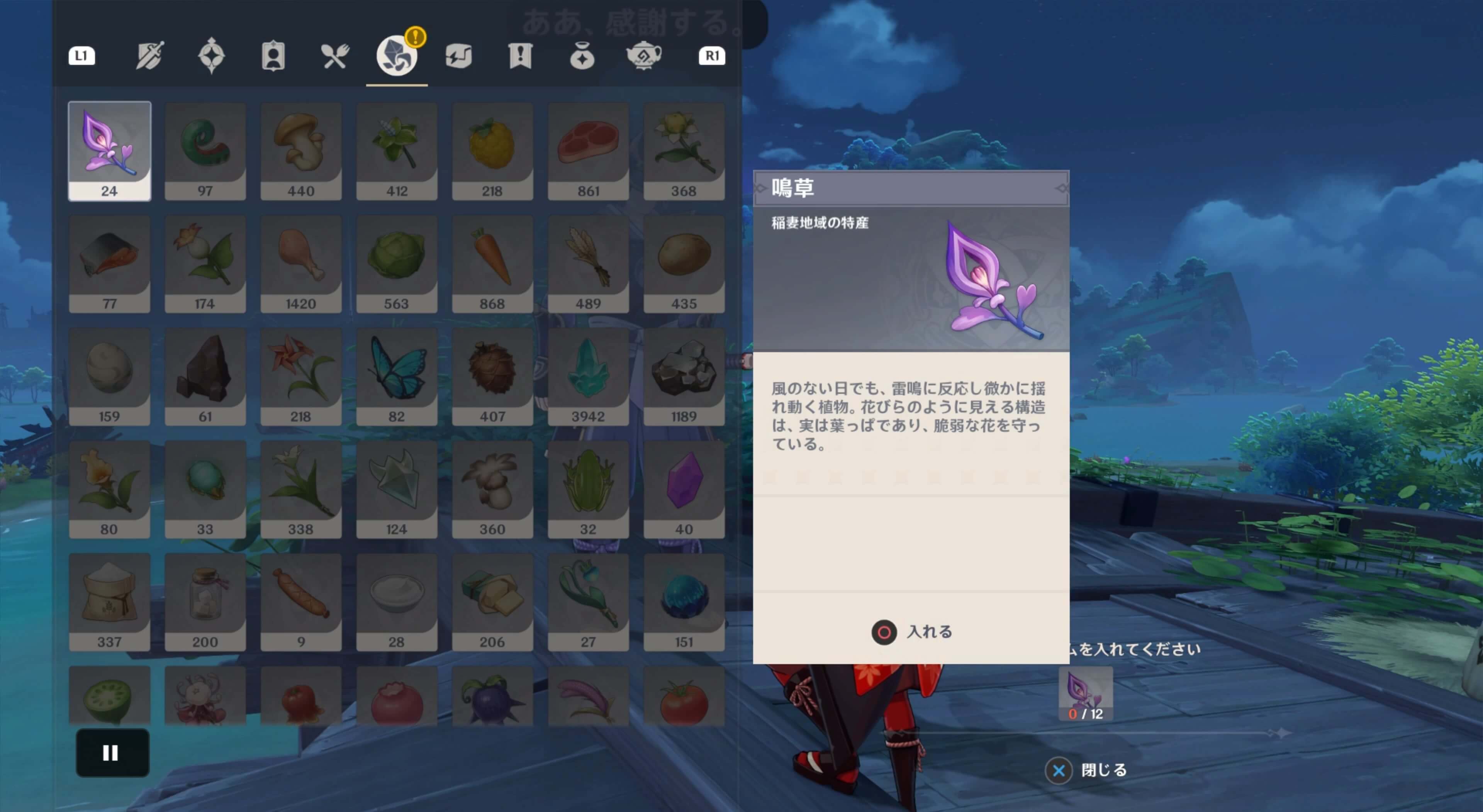Open the Precious Items pouch icon
The height and width of the screenshot is (812, 1483).
click(583, 56)
